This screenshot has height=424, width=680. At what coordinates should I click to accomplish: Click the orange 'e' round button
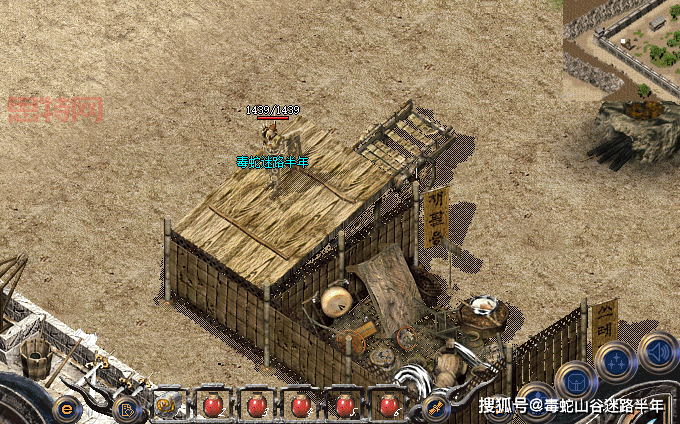(x=67, y=408)
